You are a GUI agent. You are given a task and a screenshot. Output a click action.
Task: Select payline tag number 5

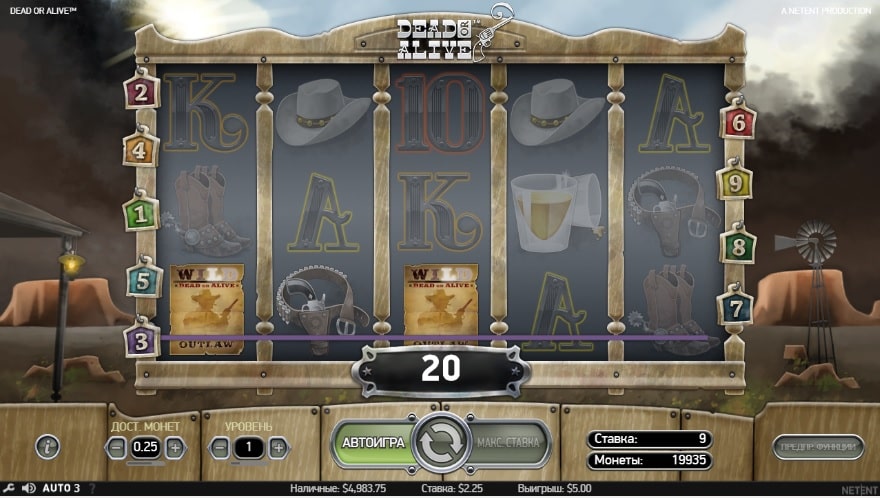coord(143,280)
